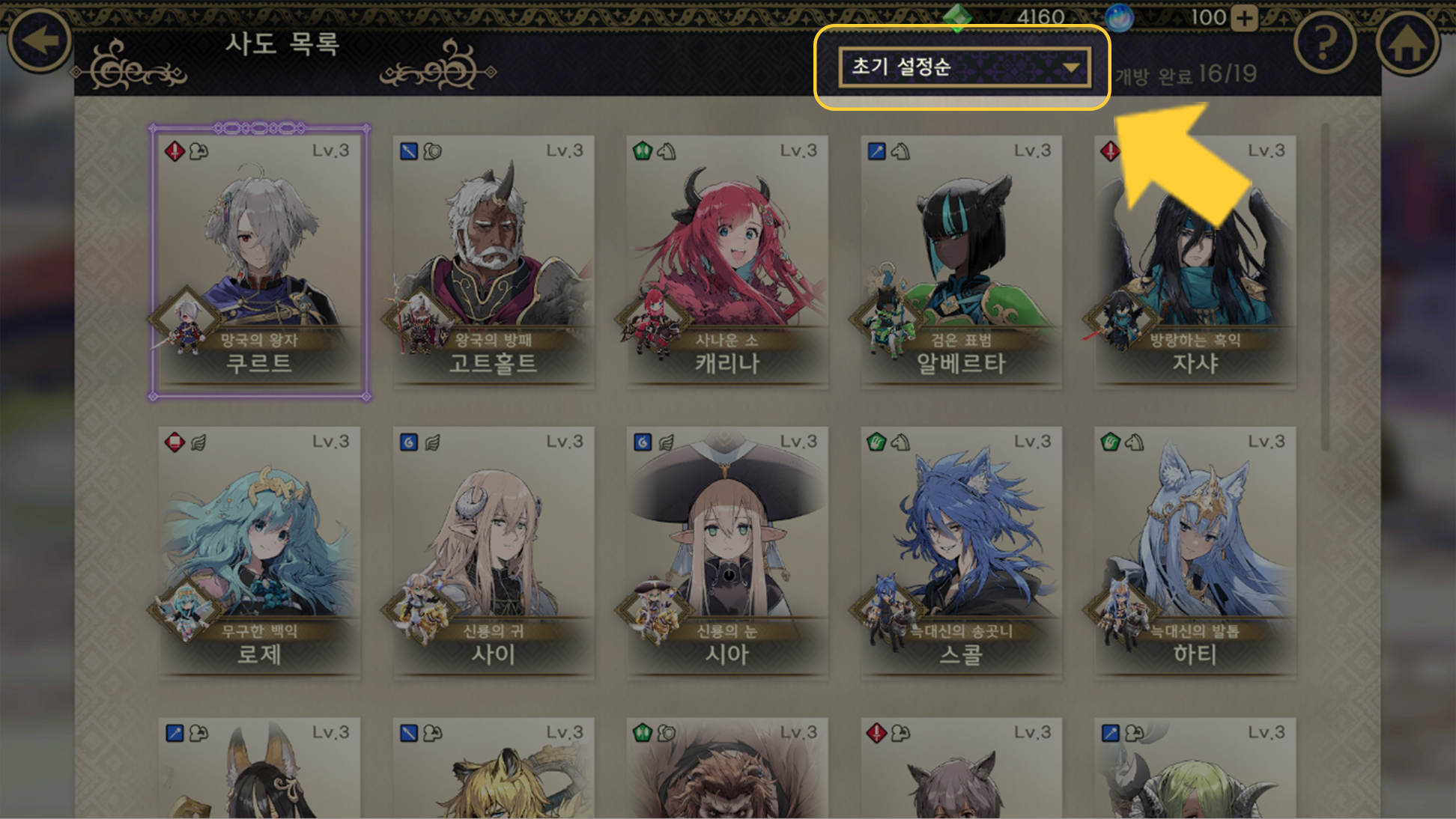Add more currency with the plus button
1456x819 pixels.
pos(1244,18)
